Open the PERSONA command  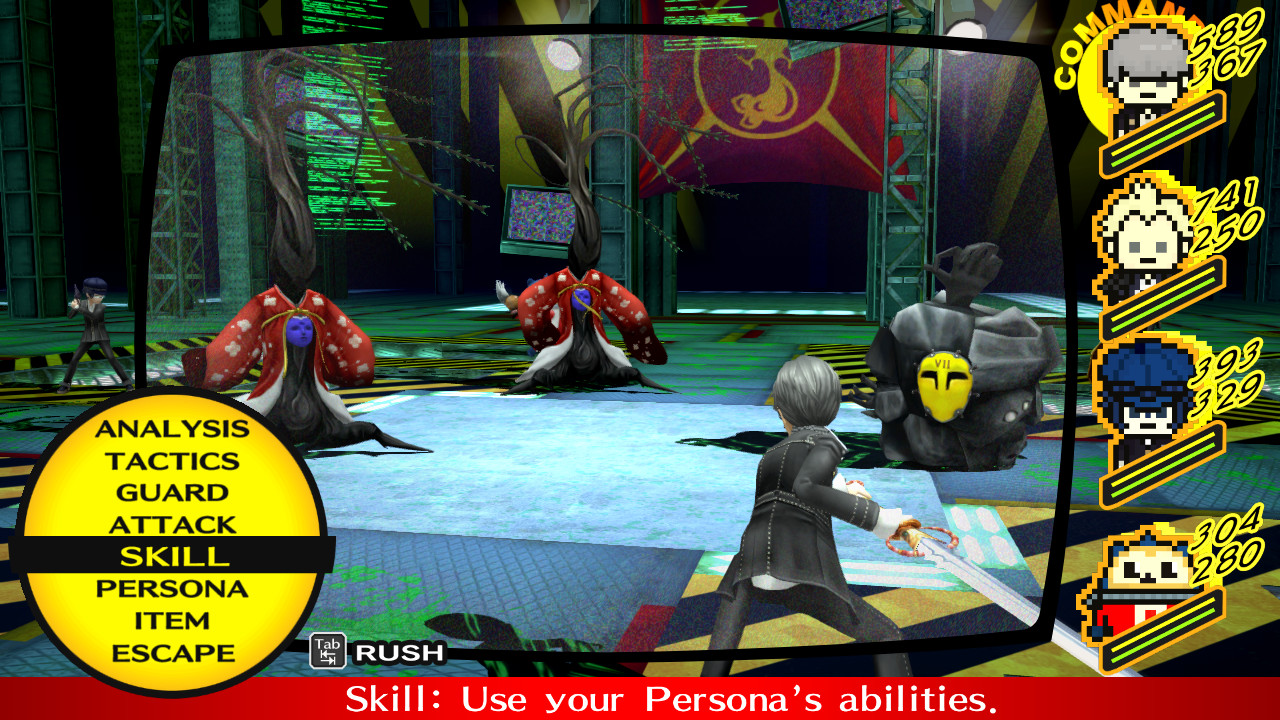point(171,586)
